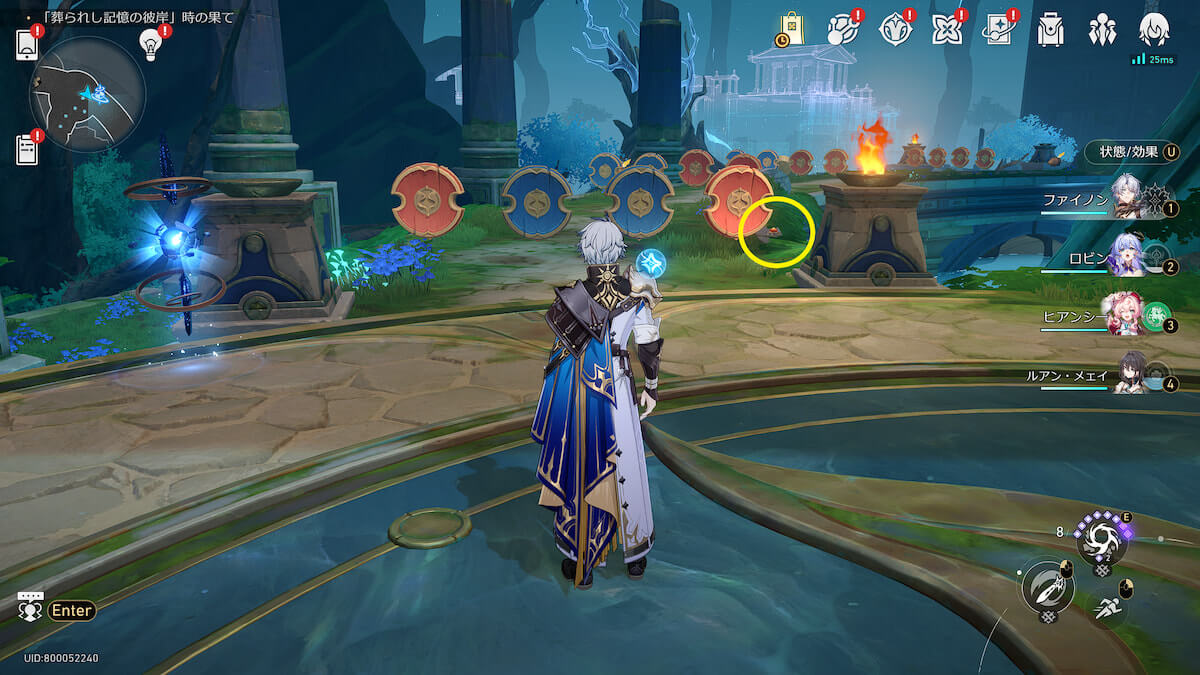Open the four-petal flower icon

coord(946,30)
